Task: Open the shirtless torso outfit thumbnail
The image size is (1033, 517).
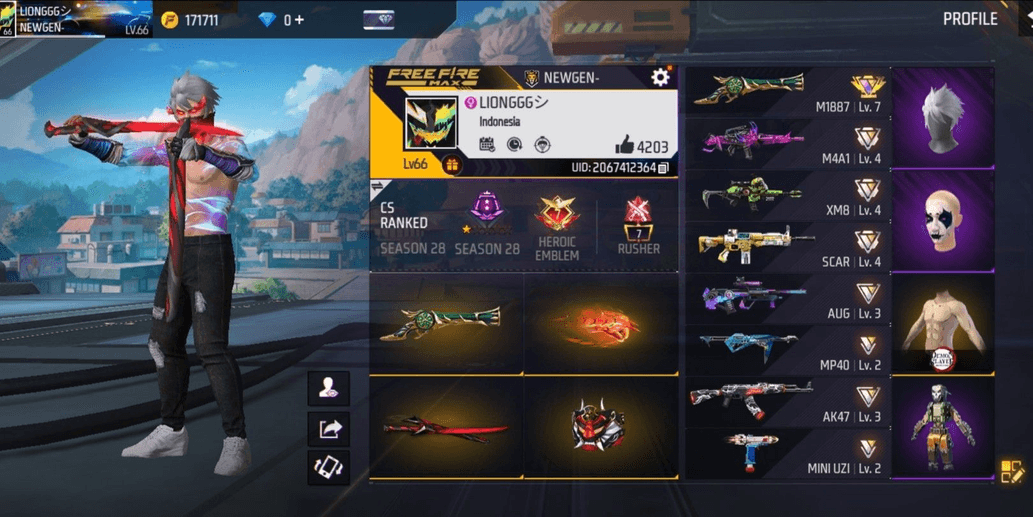Action: 942,325
